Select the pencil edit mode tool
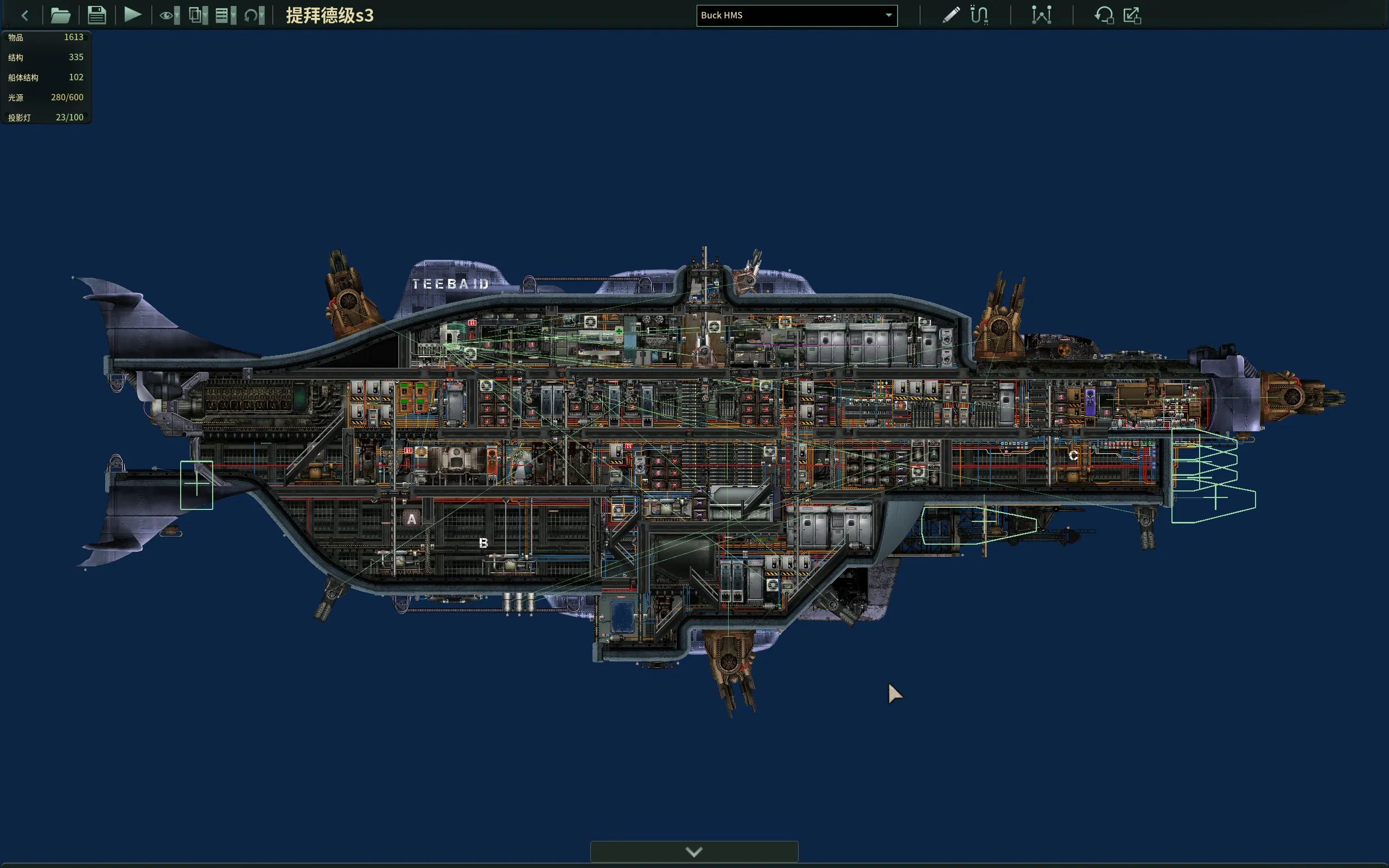 point(951,16)
